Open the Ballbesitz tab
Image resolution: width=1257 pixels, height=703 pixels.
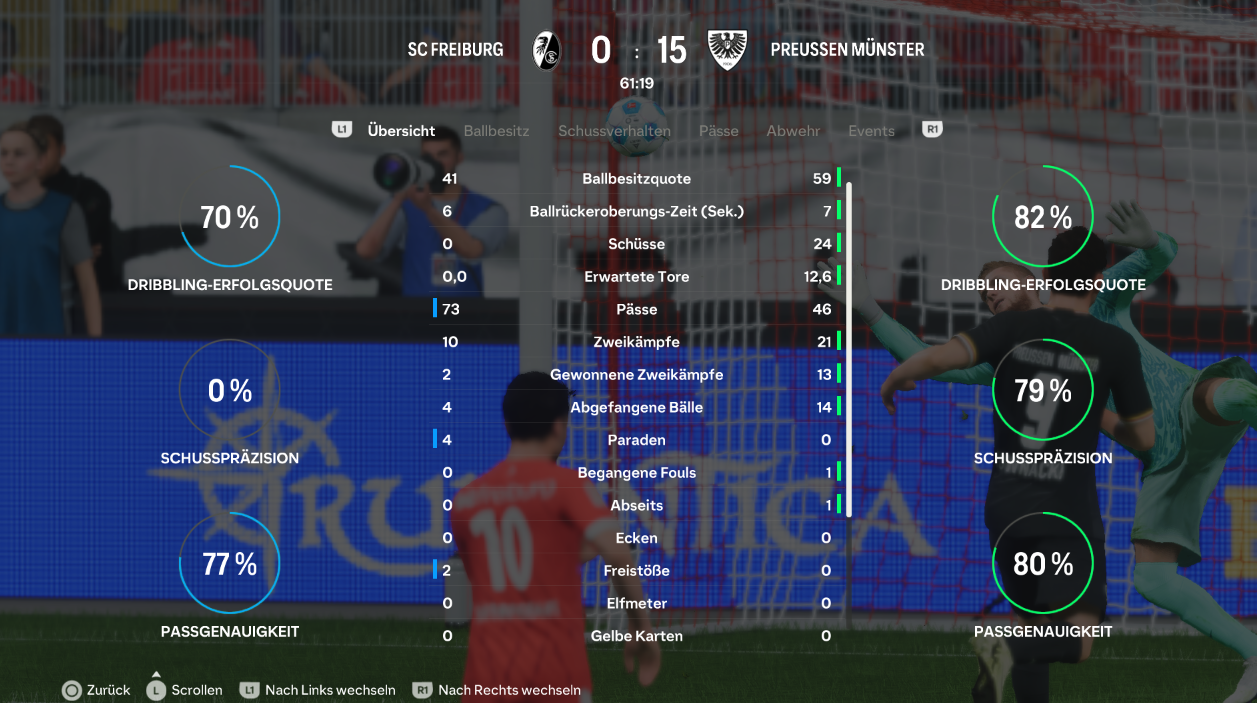tap(496, 131)
